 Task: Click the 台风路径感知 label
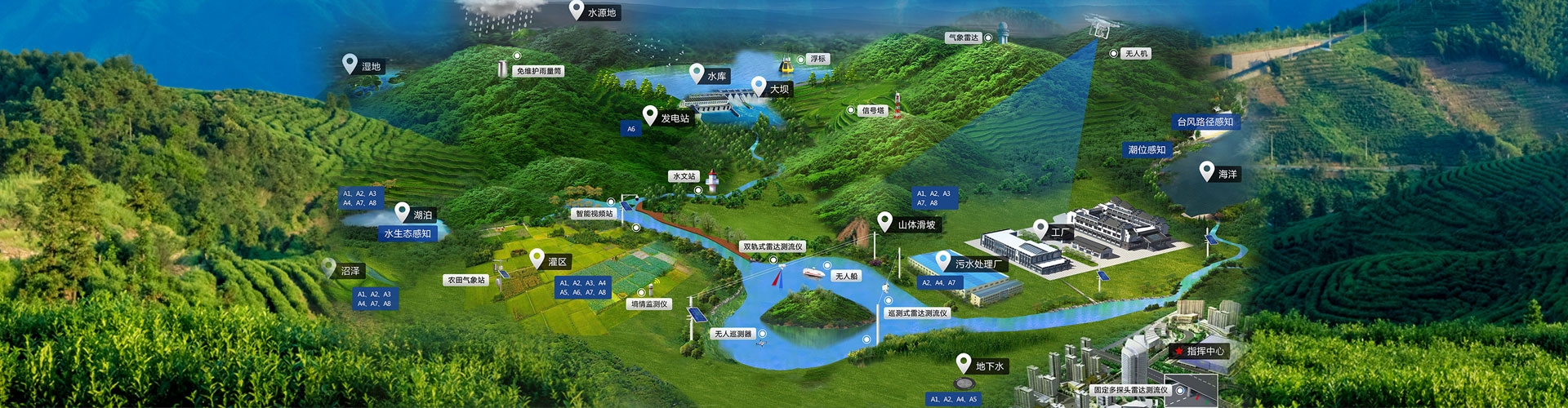coord(1205,122)
